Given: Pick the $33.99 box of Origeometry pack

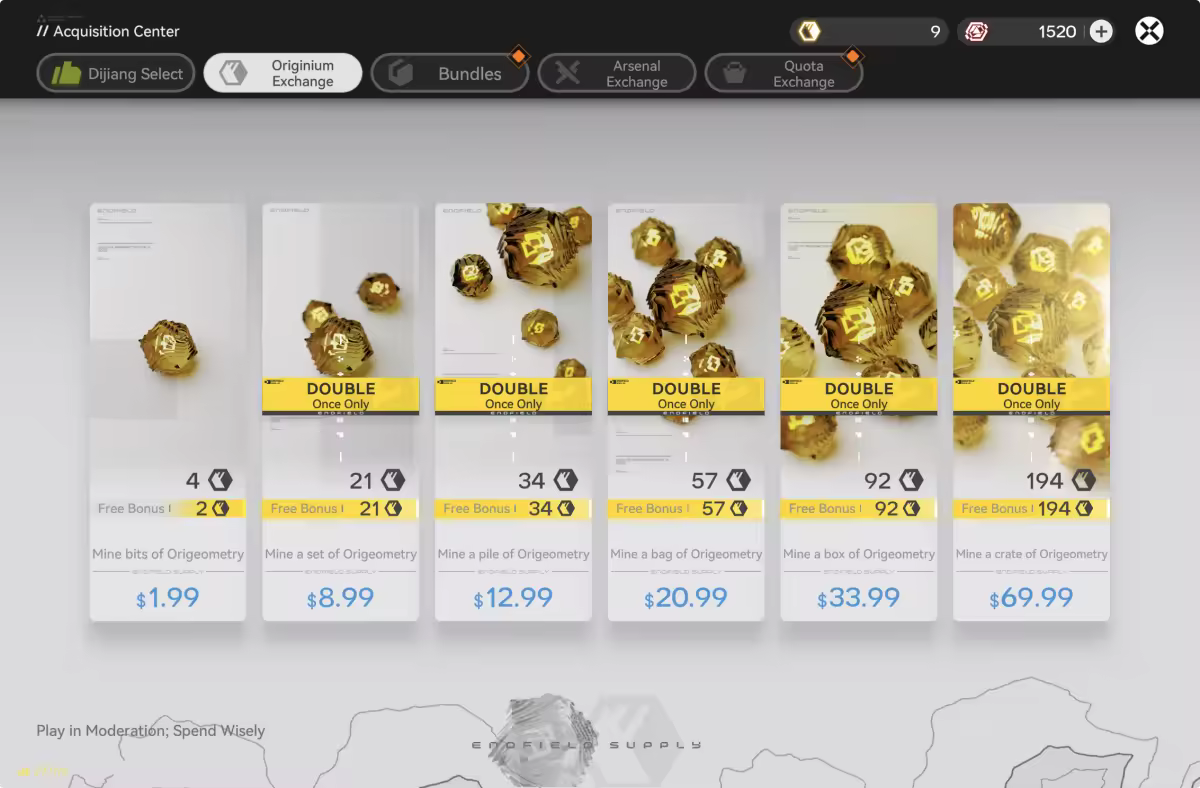Looking at the screenshot, I should coord(859,412).
